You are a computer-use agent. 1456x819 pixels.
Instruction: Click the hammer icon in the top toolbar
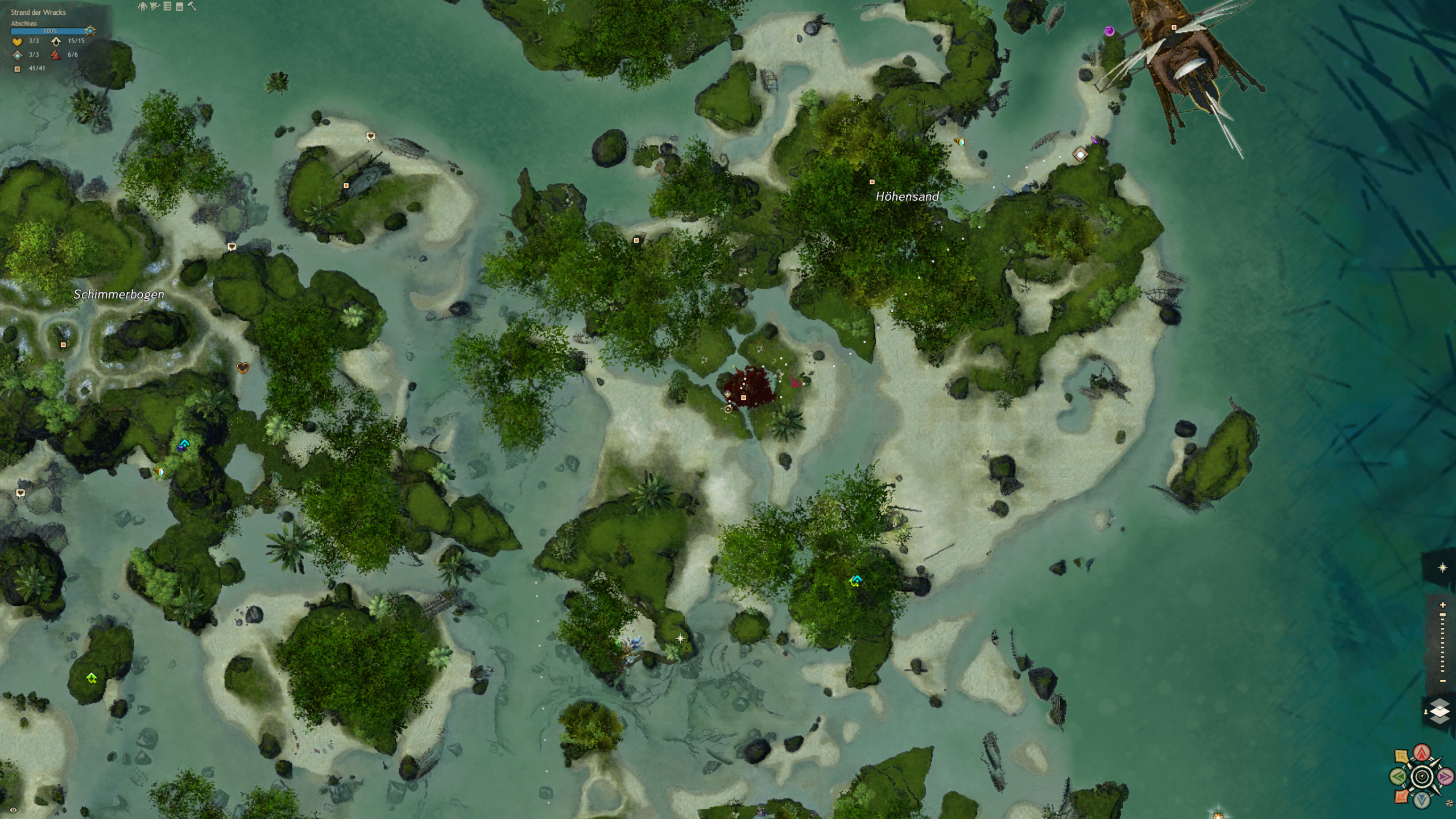192,6
